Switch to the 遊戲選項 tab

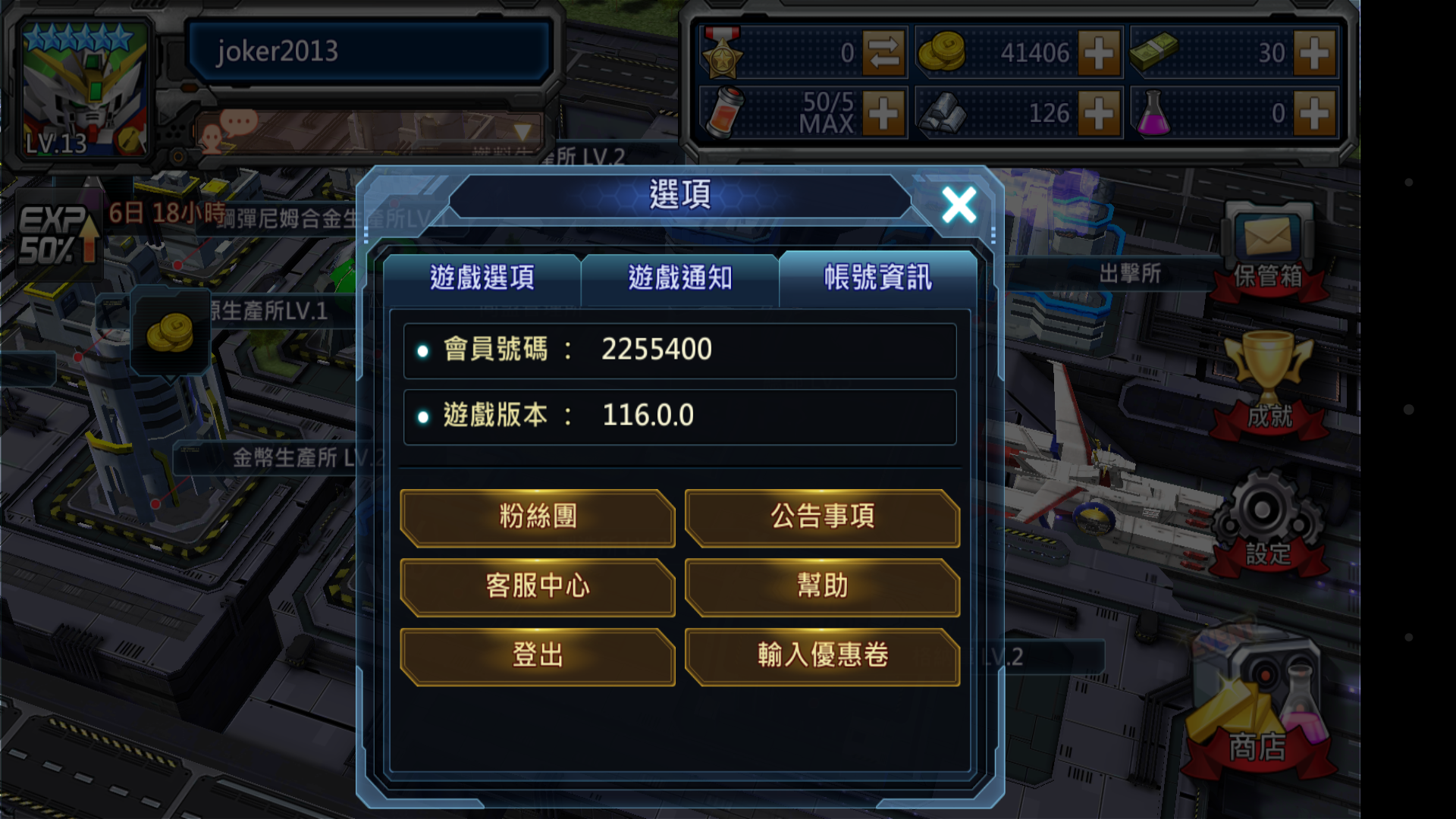pyautogui.click(x=483, y=279)
